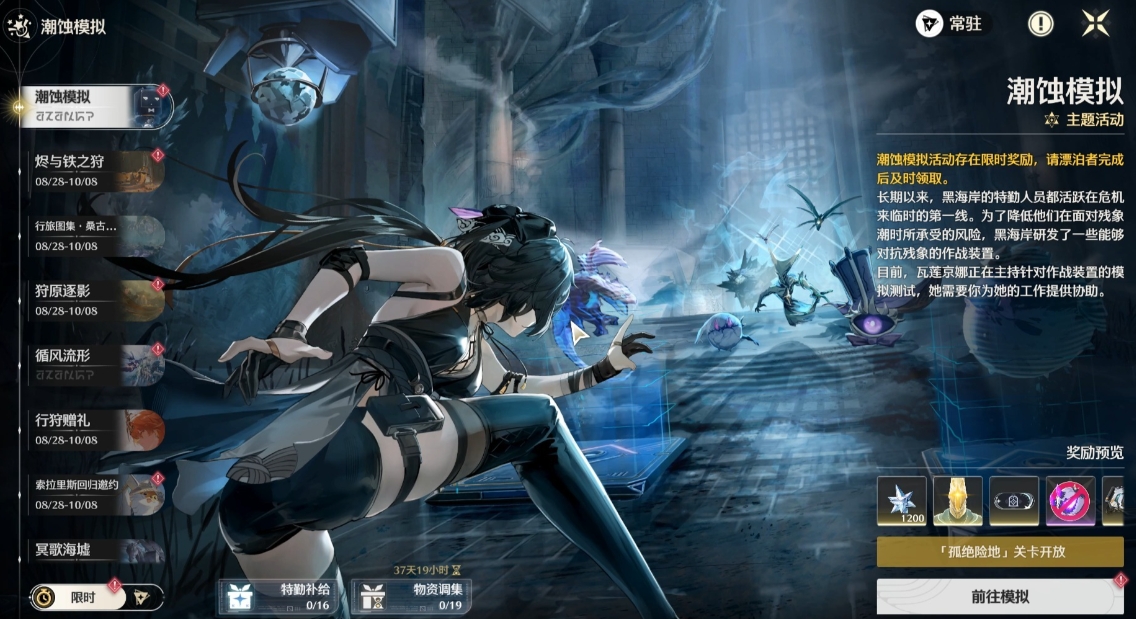Inspect the pink orb reward icon

tap(1070, 501)
